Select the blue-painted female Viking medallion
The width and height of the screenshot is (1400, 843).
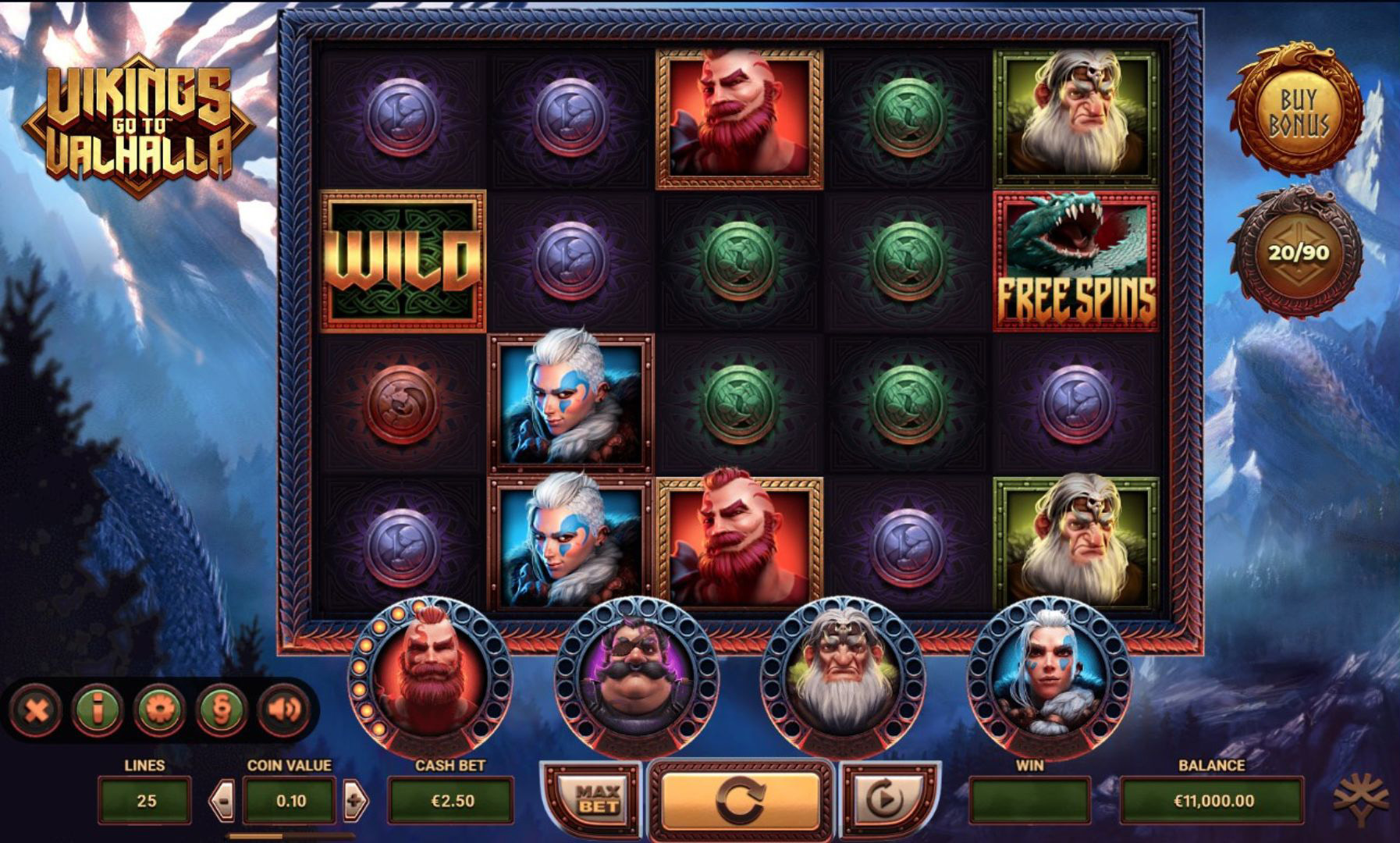[1049, 676]
